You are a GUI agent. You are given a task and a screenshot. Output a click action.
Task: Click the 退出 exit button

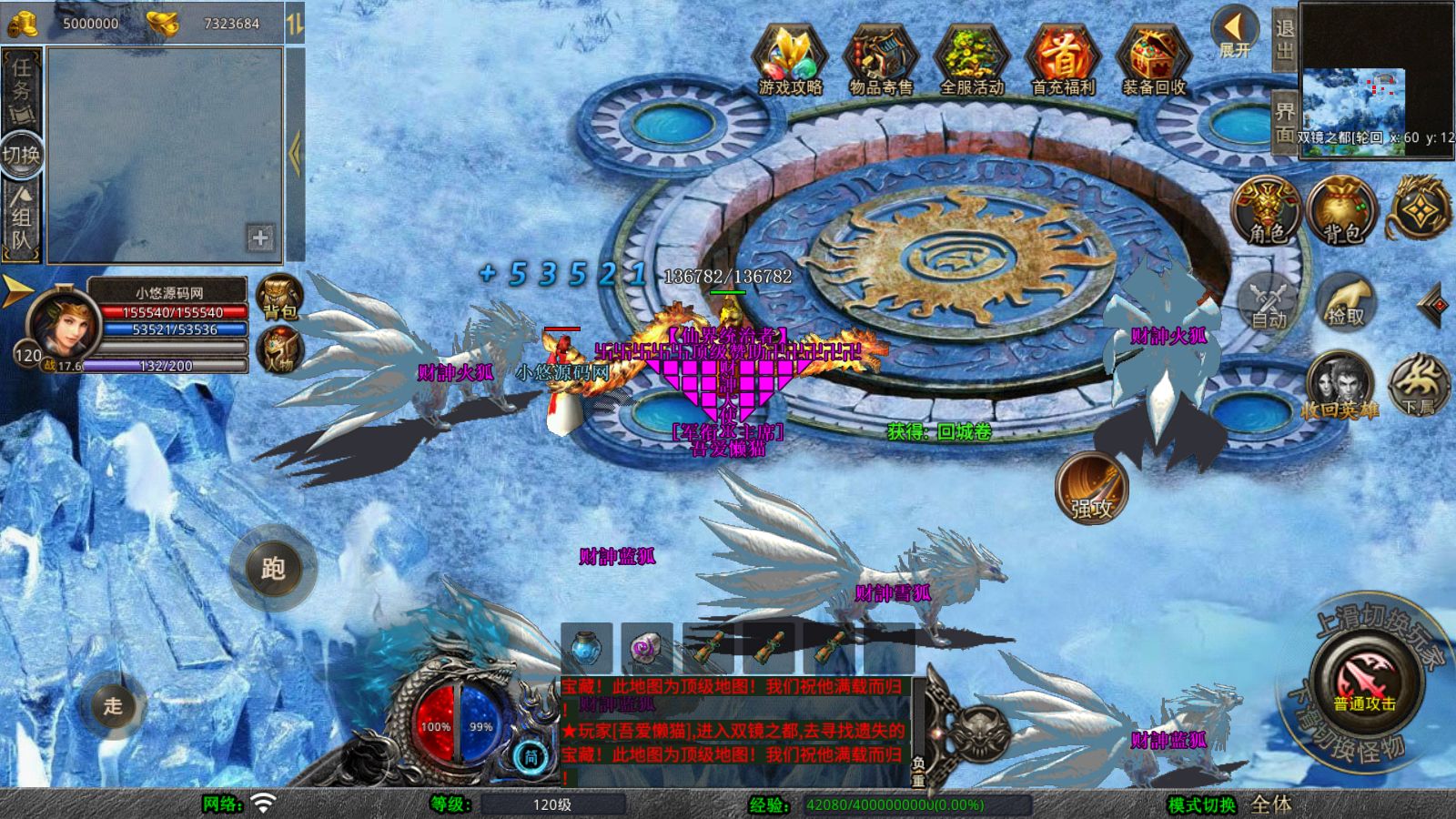[1284, 40]
